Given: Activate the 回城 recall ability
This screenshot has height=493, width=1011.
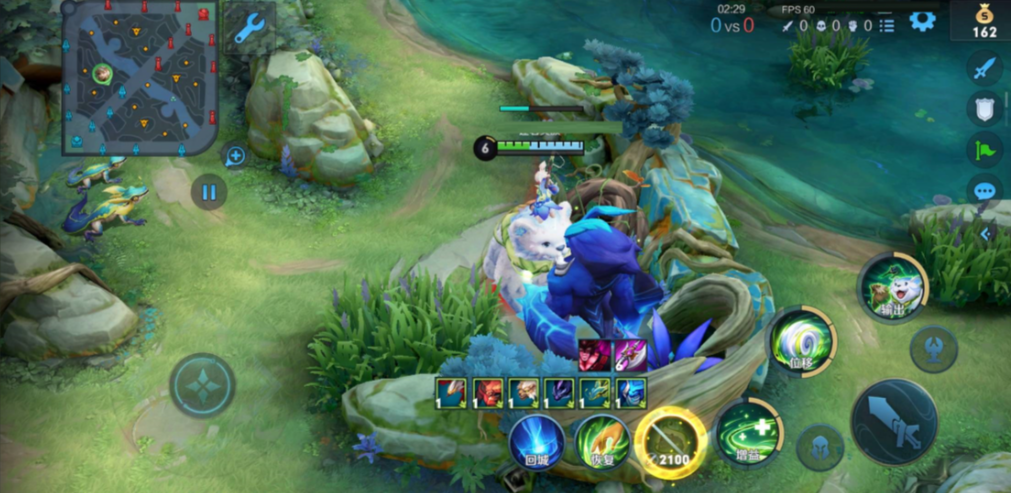Looking at the screenshot, I should (537, 440).
